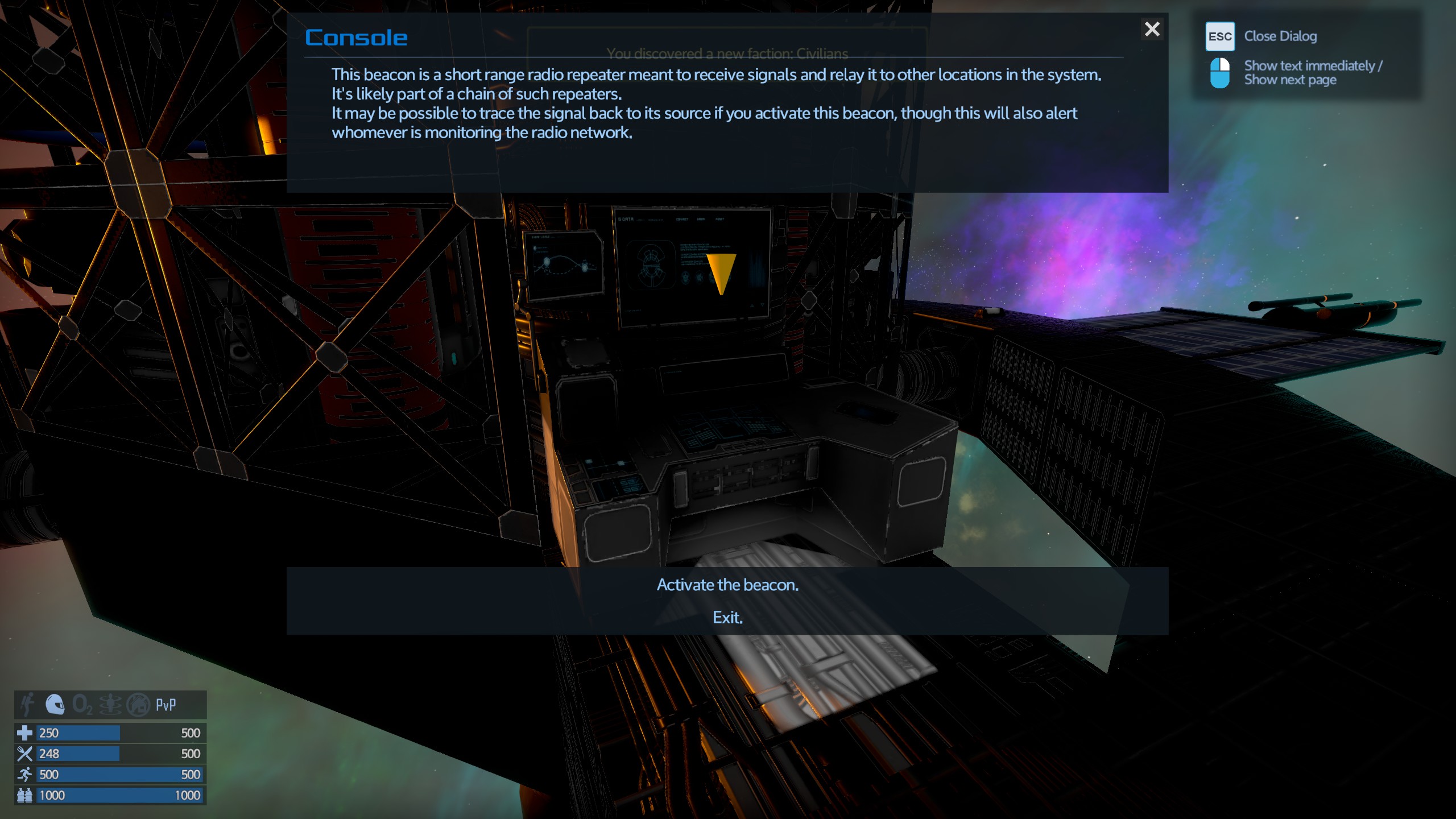The width and height of the screenshot is (1456, 819).
Task: Choose "Activate the beacon." dialogue option
Action: click(727, 585)
